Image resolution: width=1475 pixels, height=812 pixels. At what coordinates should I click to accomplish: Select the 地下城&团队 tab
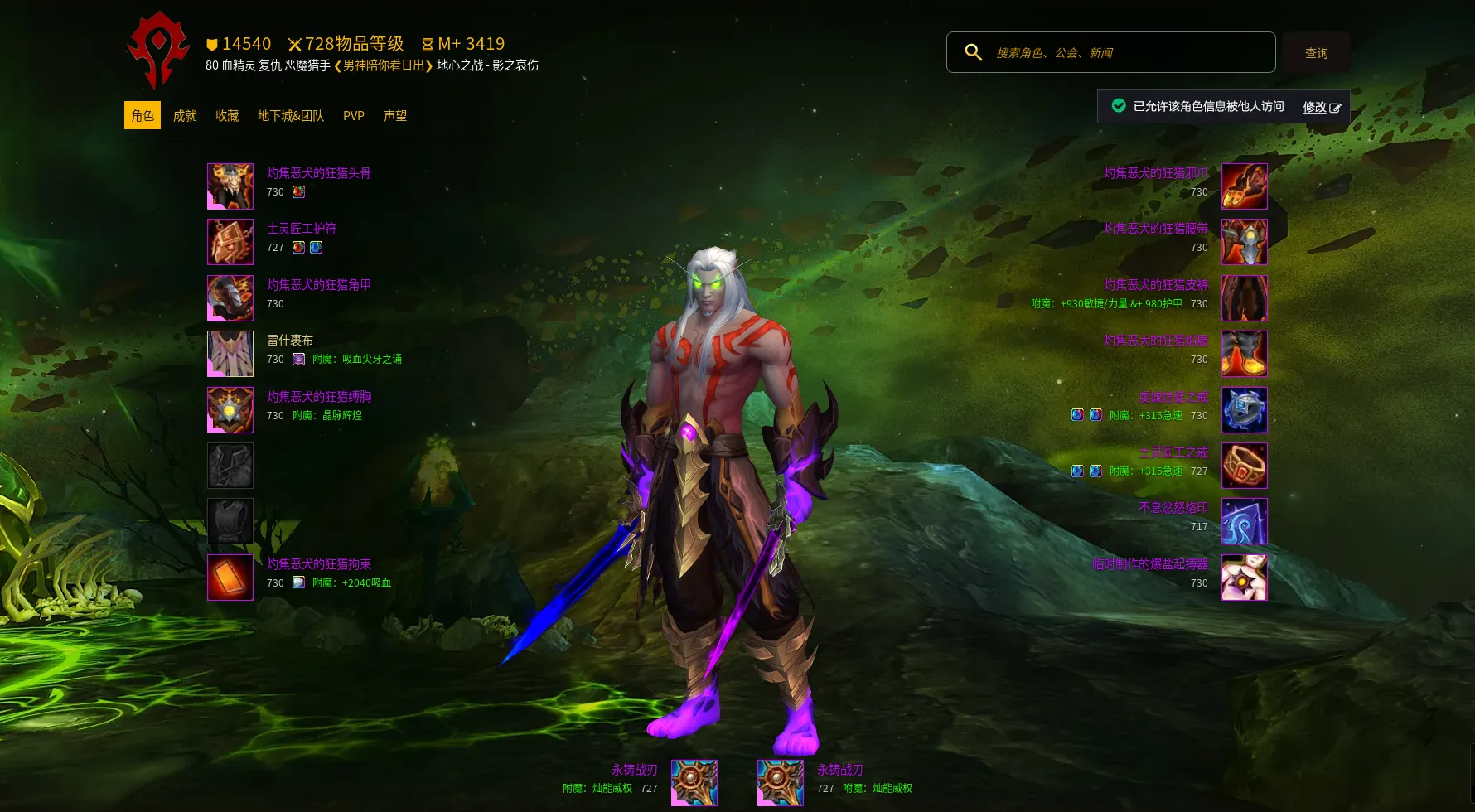pyautogui.click(x=291, y=116)
